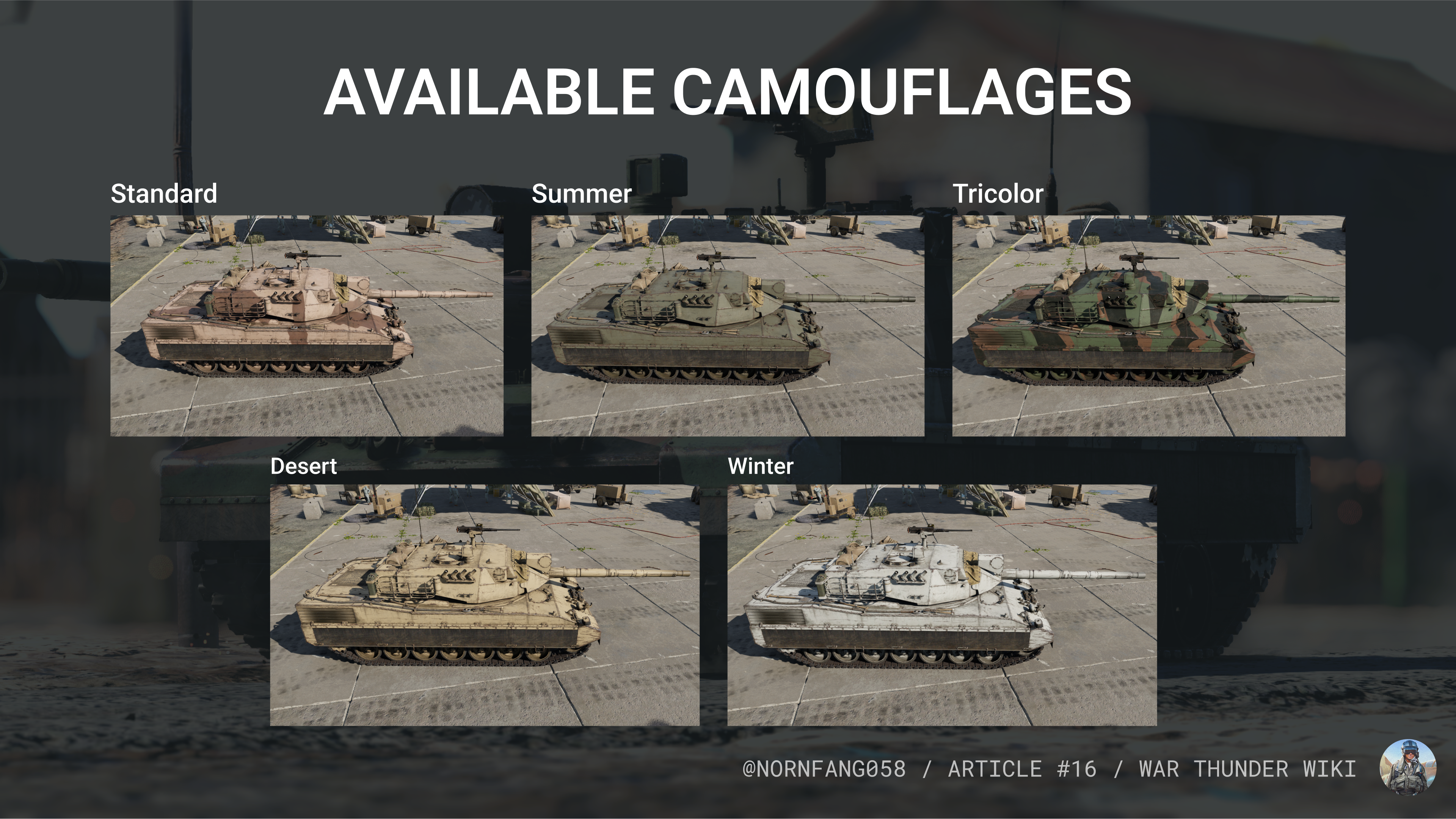Open the Summer camouflage image
The height and width of the screenshot is (819, 1456).
coord(728,325)
